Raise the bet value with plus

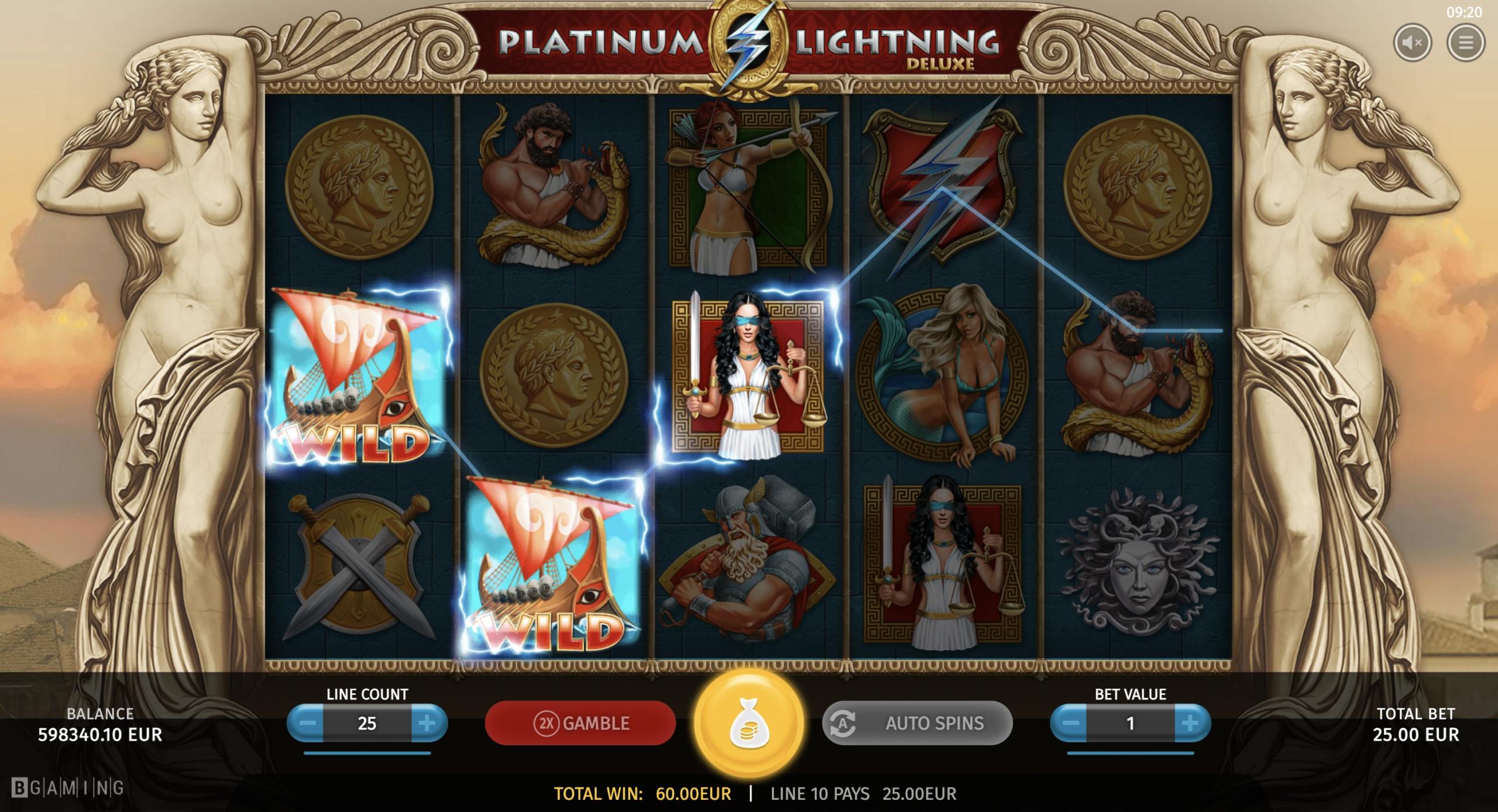(1191, 724)
